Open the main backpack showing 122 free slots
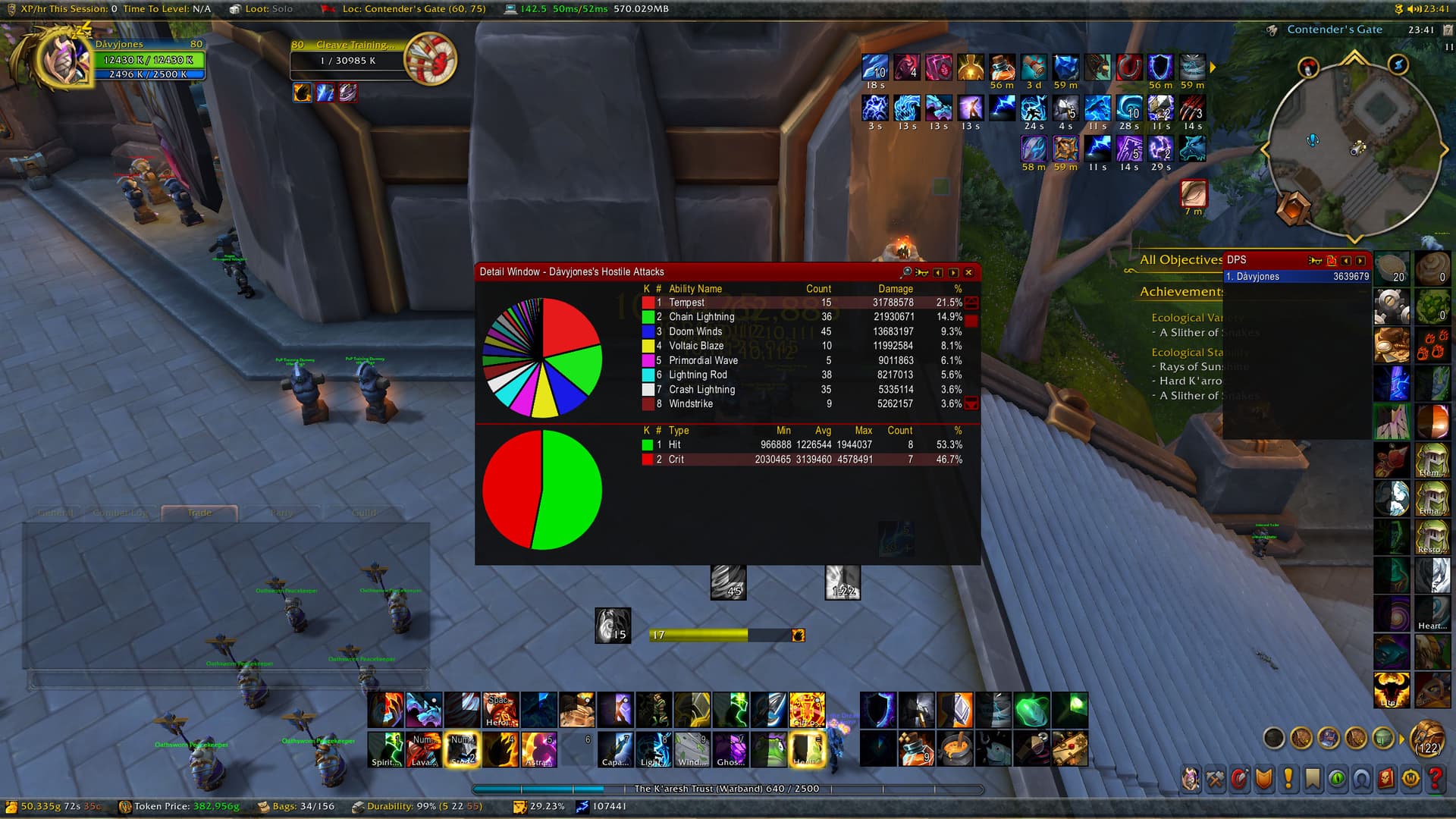This screenshot has width=1456, height=819. tap(1428, 738)
